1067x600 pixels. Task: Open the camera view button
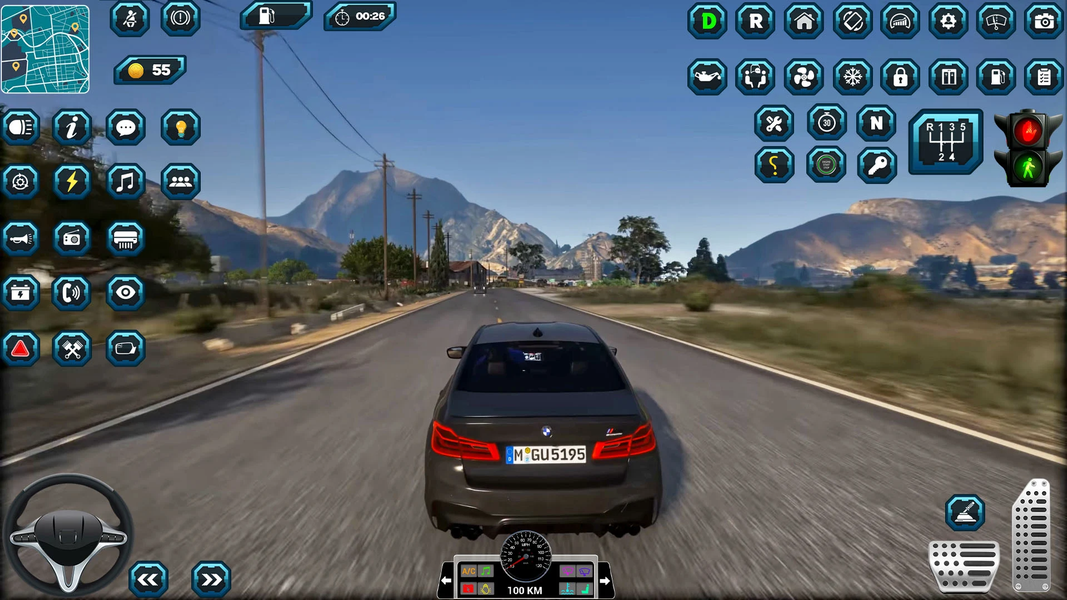pyautogui.click(x=1043, y=21)
